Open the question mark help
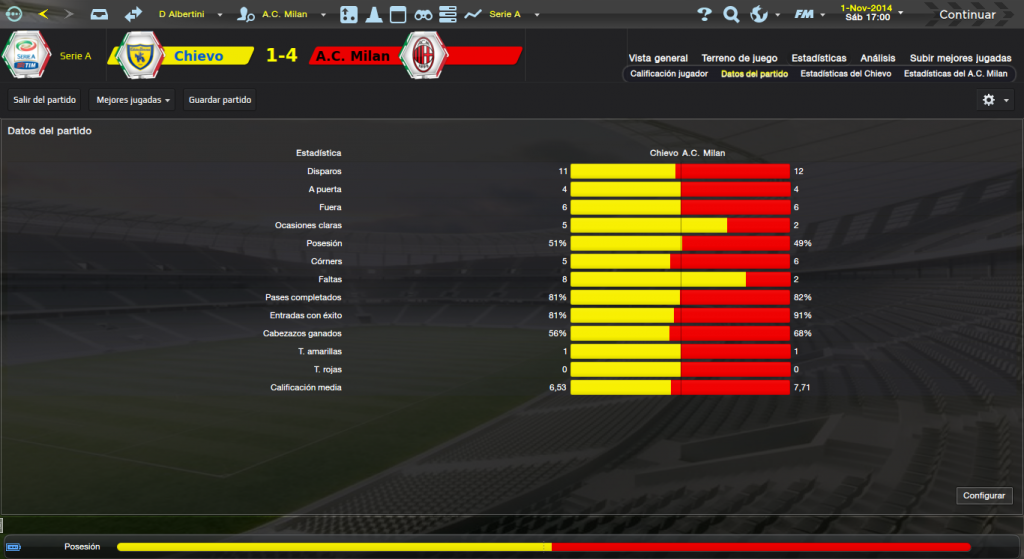Image resolution: width=1024 pixels, height=559 pixels. click(704, 15)
